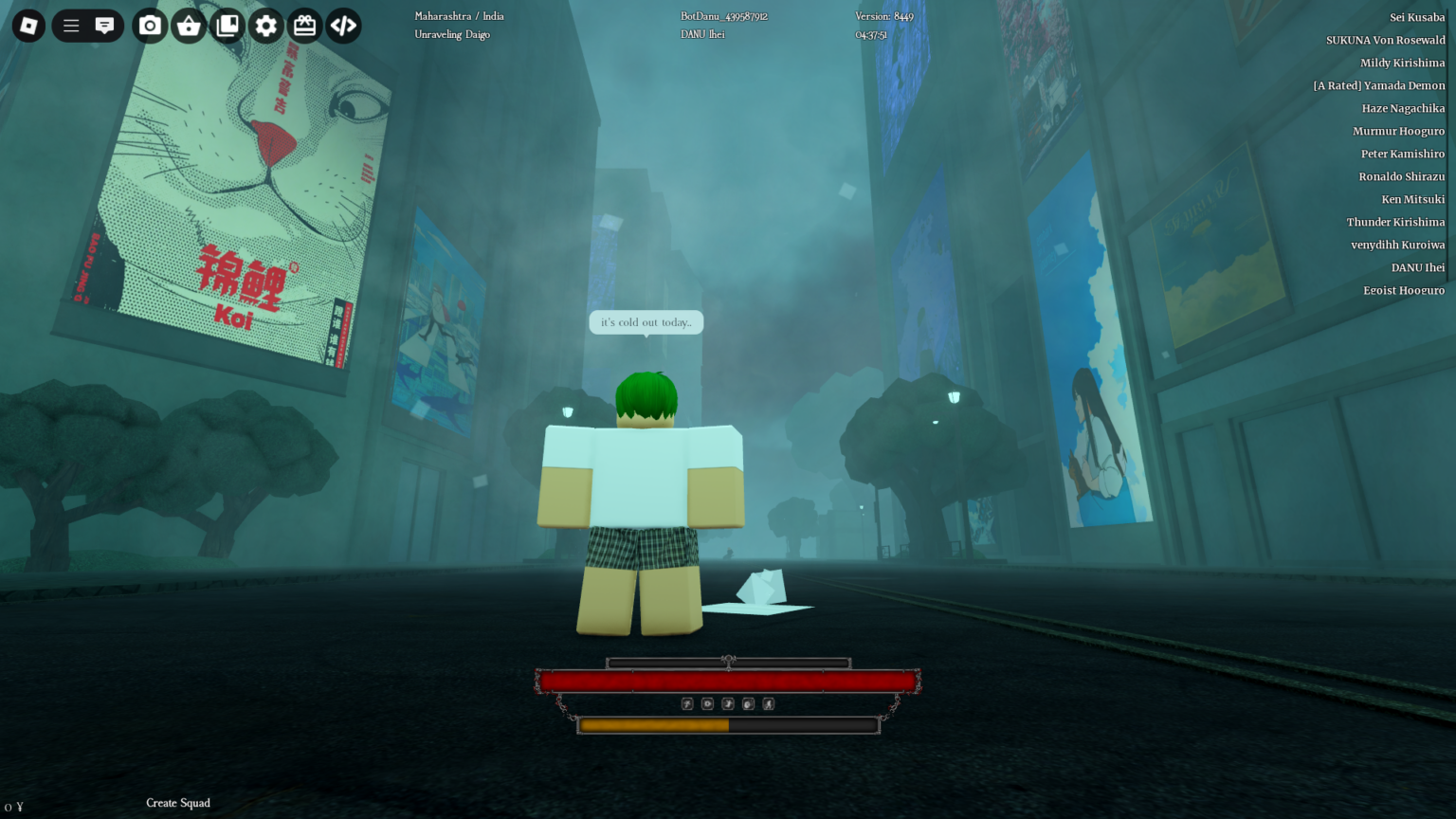The height and width of the screenshot is (819, 1456).
Task: Open the inventory book icon
Action: (x=227, y=26)
